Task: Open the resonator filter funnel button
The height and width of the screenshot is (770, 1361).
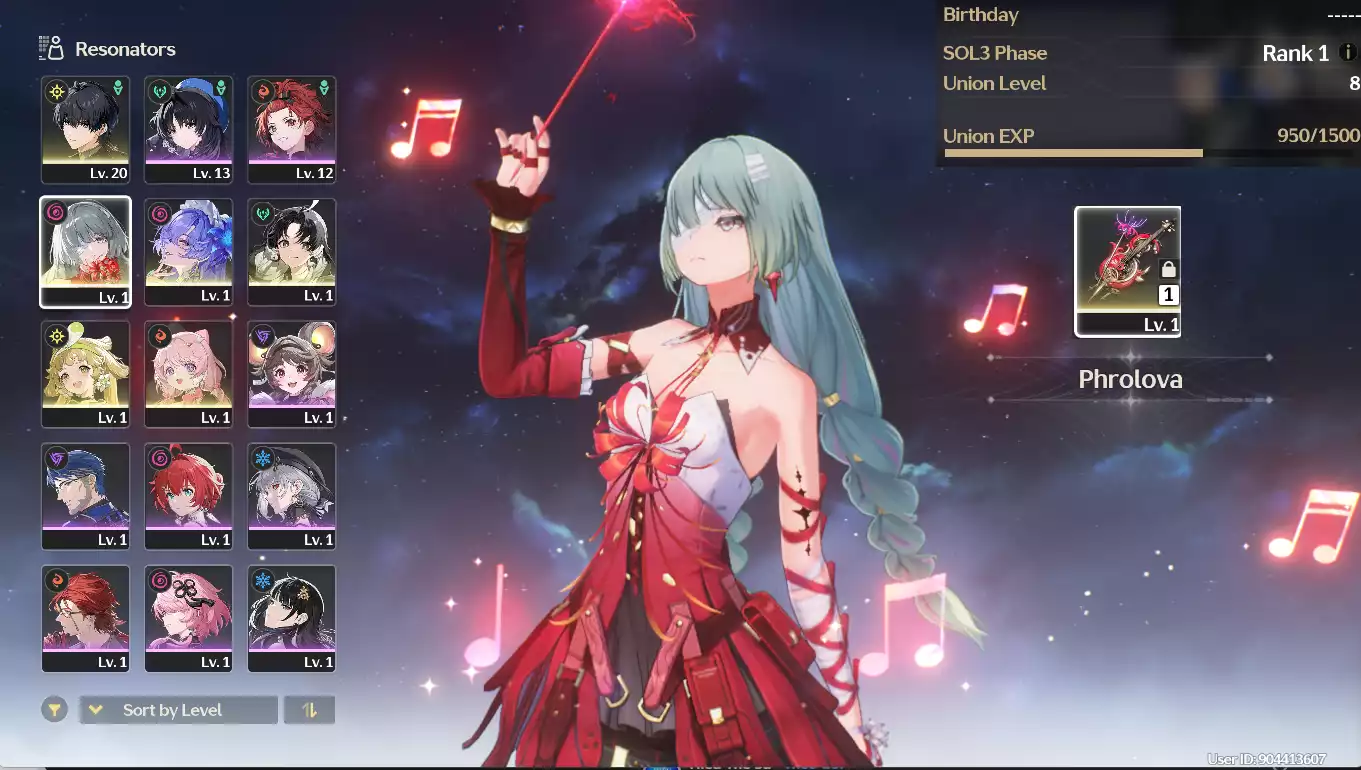Action: point(55,710)
